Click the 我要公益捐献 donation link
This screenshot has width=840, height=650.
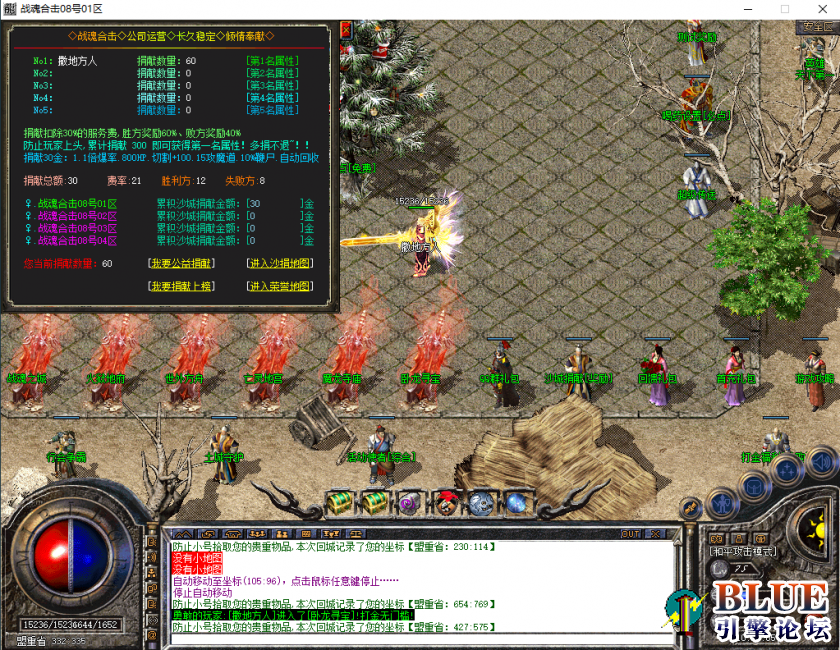181,264
